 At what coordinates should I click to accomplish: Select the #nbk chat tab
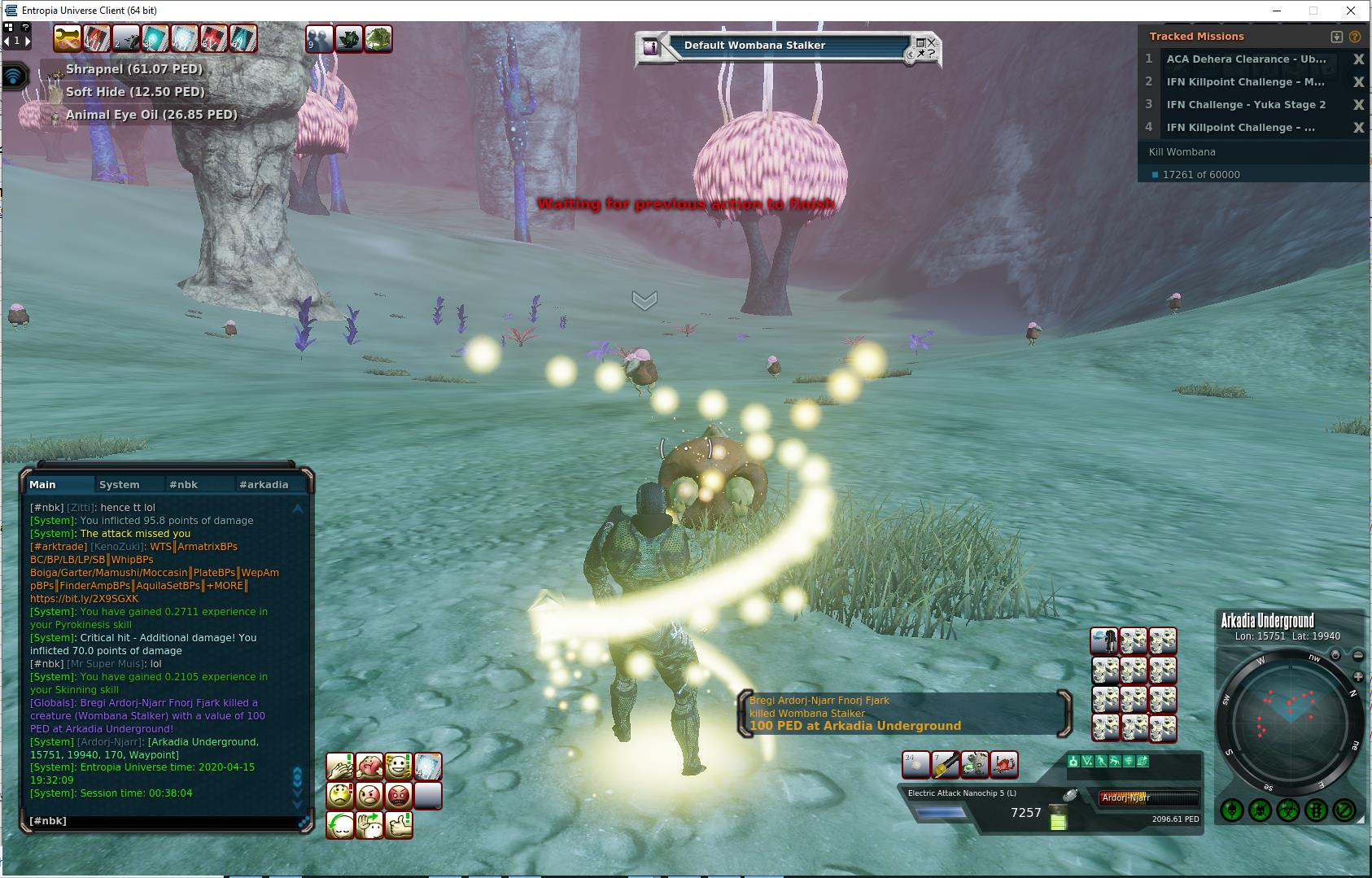[184, 484]
